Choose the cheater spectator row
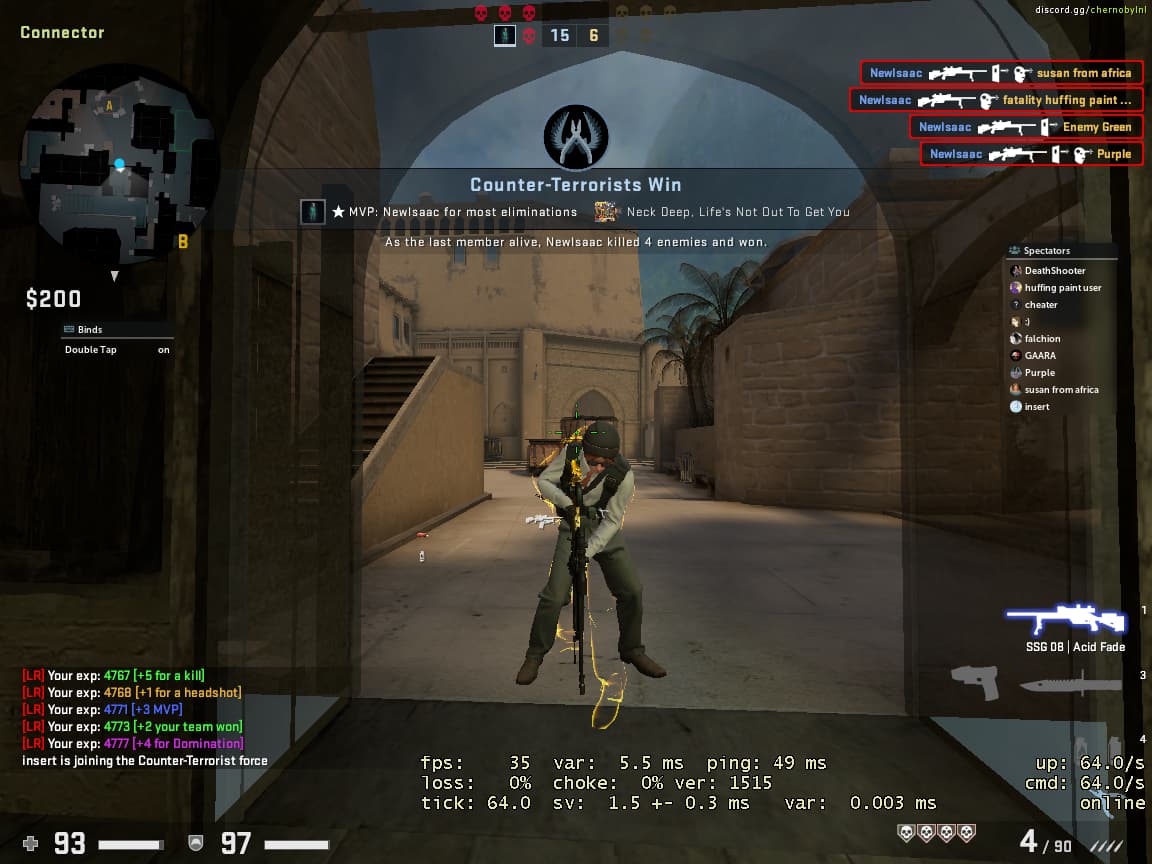Screen dimensions: 1152x864 tap(1040, 305)
